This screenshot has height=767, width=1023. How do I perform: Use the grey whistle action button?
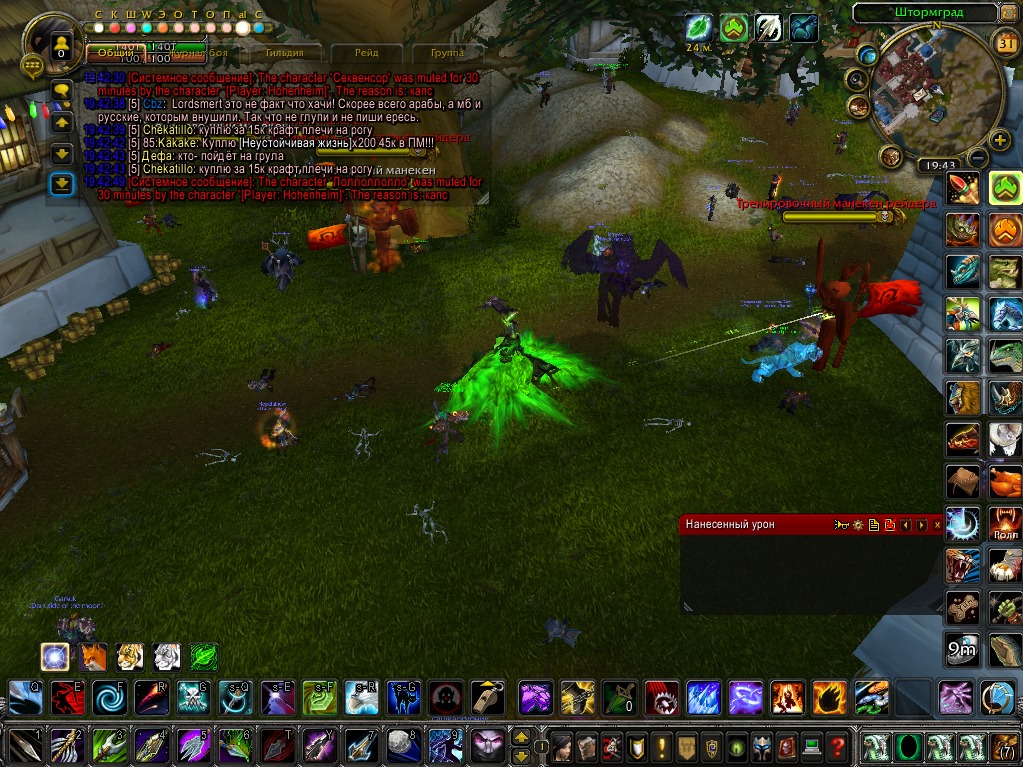click(x=488, y=697)
